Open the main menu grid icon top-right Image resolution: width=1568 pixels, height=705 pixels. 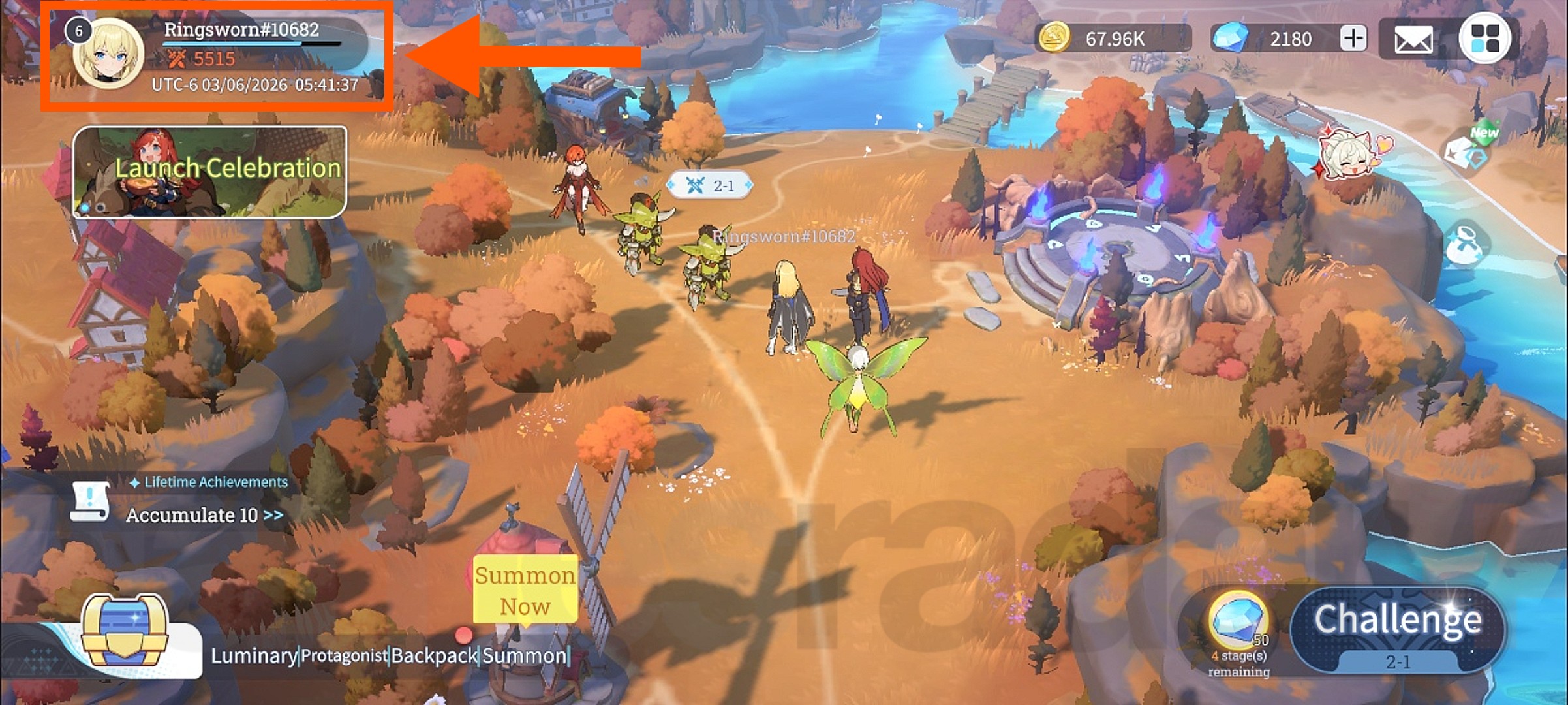coord(1486,39)
